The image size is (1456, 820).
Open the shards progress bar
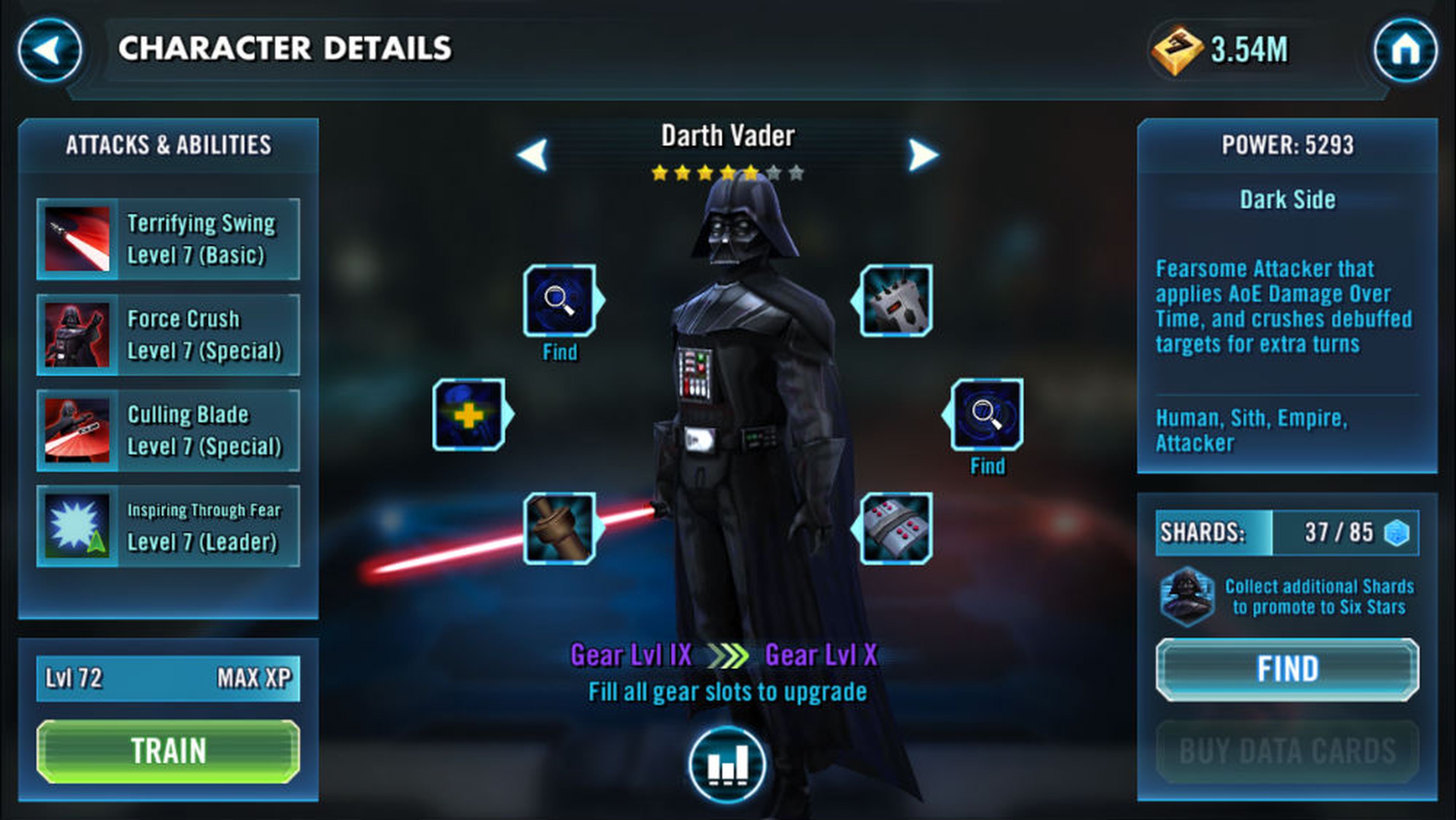coord(1287,533)
